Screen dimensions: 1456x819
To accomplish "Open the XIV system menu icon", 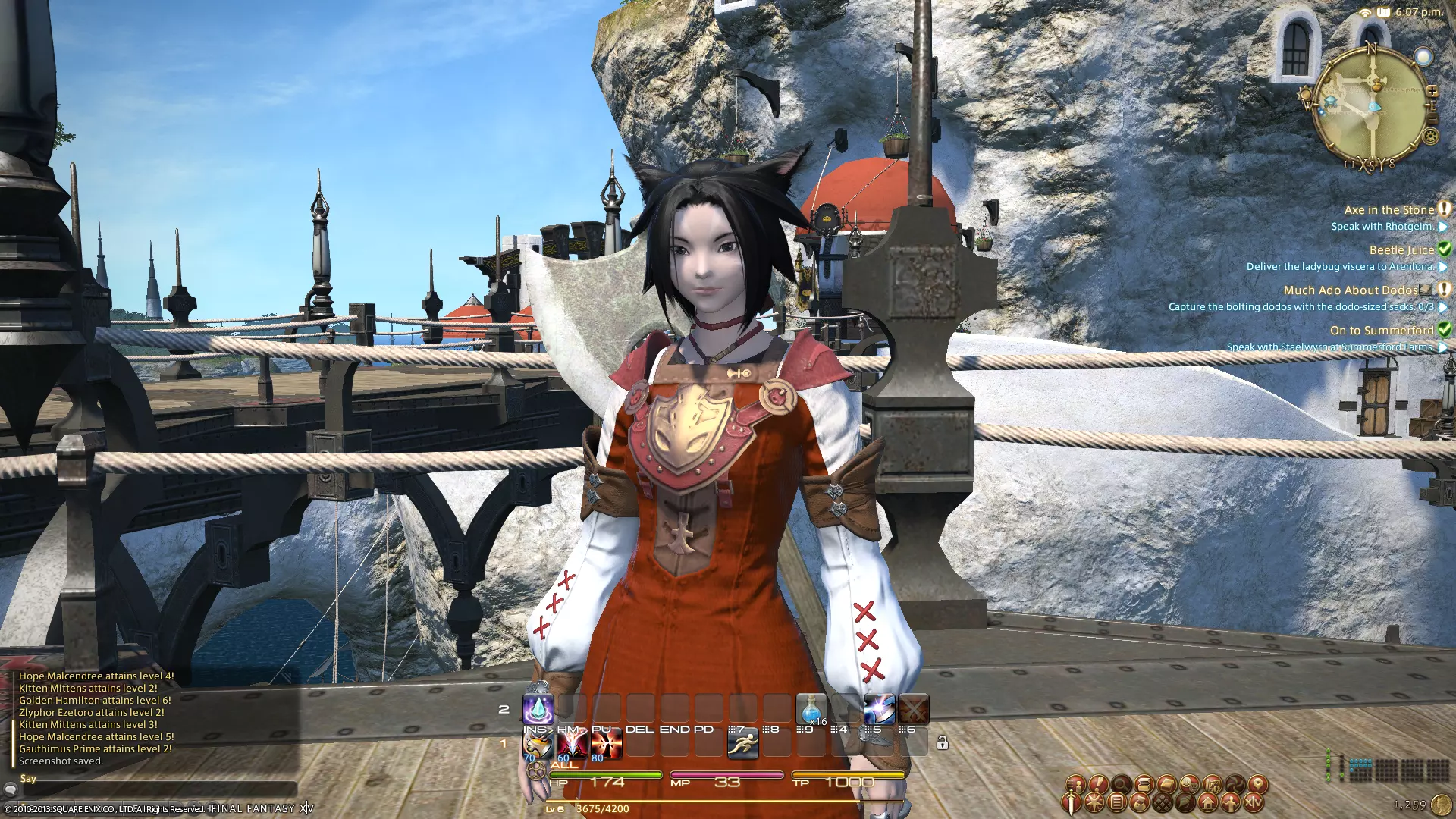I will tap(1253, 802).
